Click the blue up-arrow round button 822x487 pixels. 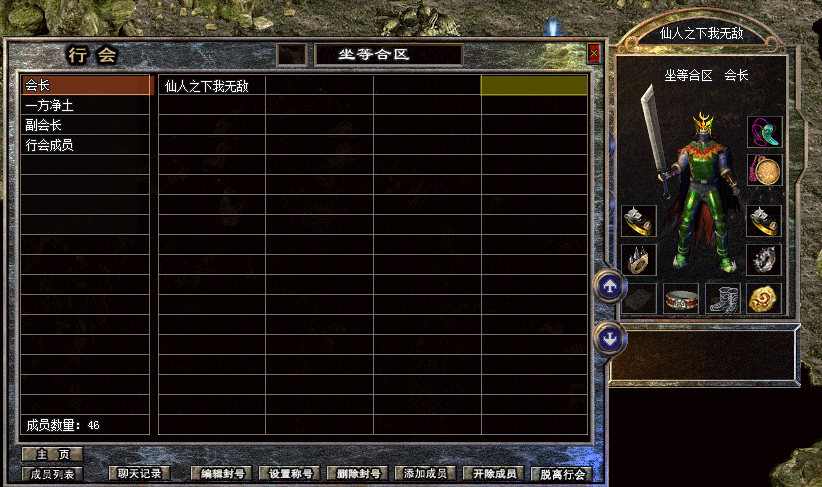(610, 287)
